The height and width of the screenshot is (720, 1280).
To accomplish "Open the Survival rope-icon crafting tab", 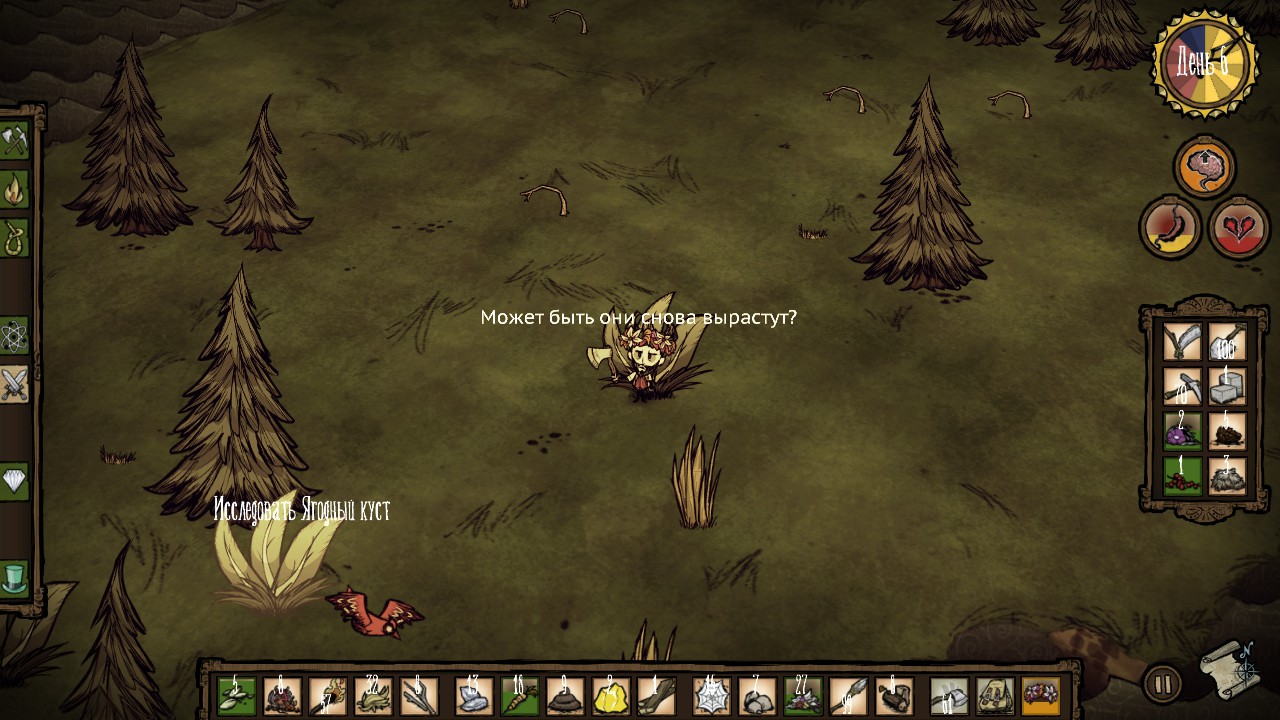I will click(x=14, y=238).
